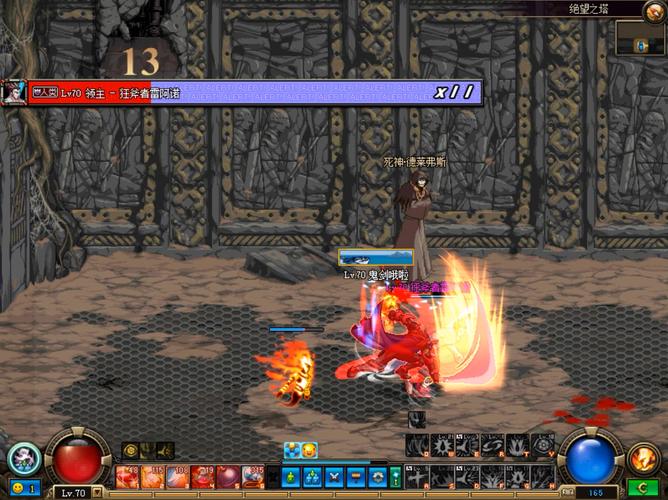Activate the skill bound to the V key
This screenshot has width=668, height=500.
pos(542,445)
